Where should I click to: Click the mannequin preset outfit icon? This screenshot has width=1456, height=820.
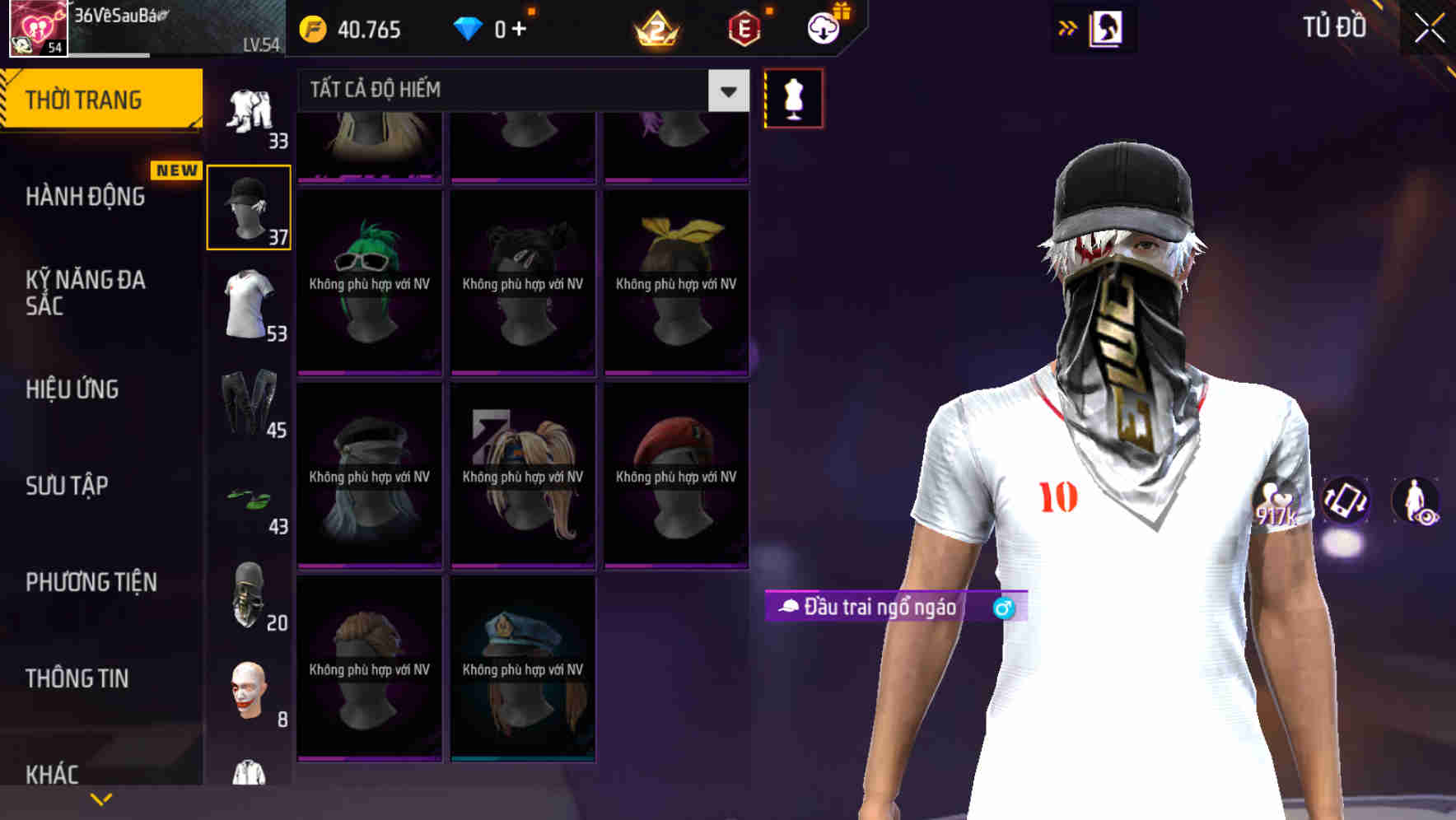point(793,97)
